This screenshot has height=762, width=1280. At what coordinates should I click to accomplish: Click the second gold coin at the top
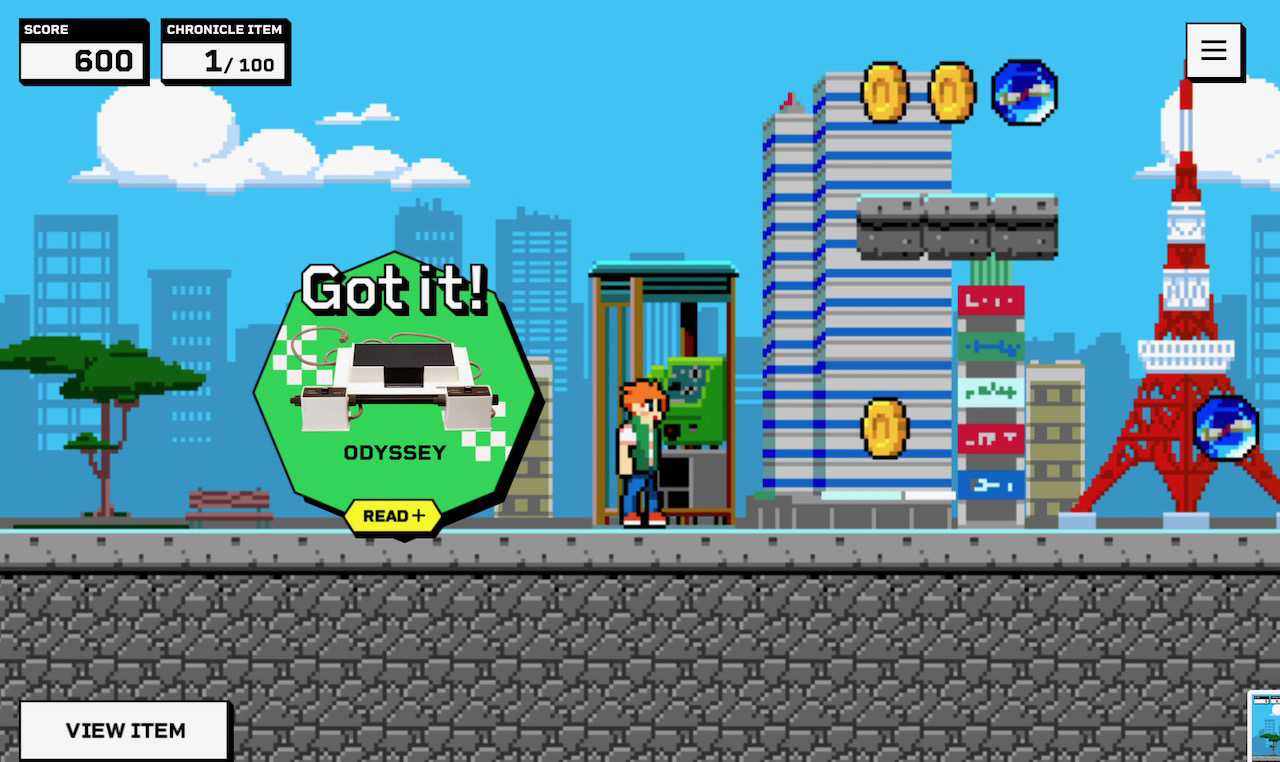(951, 90)
